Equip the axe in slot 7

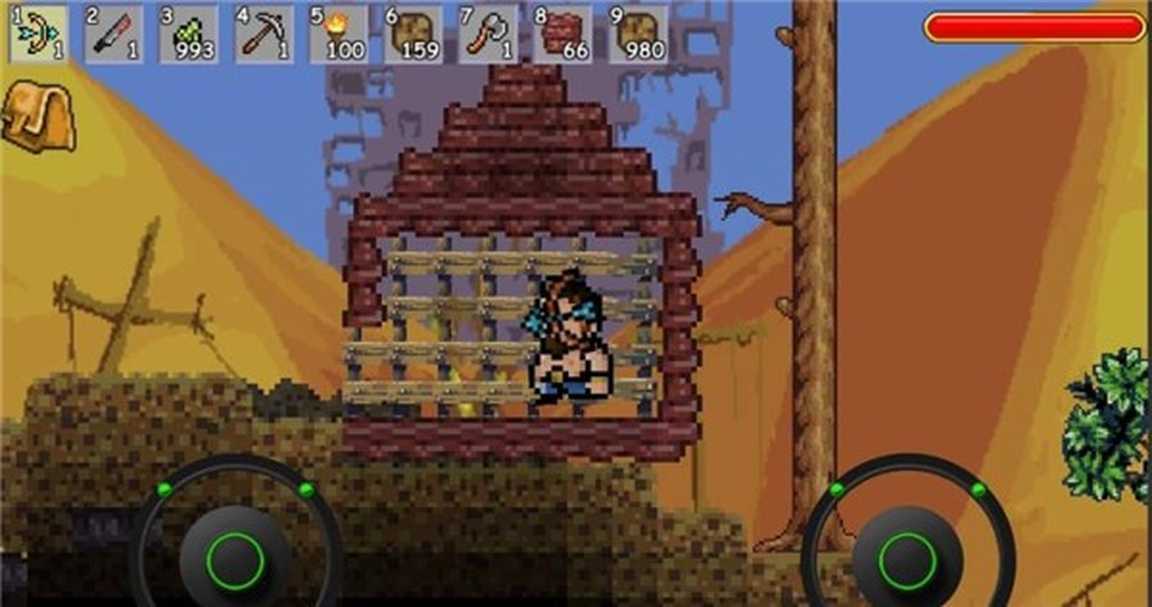(x=488, y=34)
